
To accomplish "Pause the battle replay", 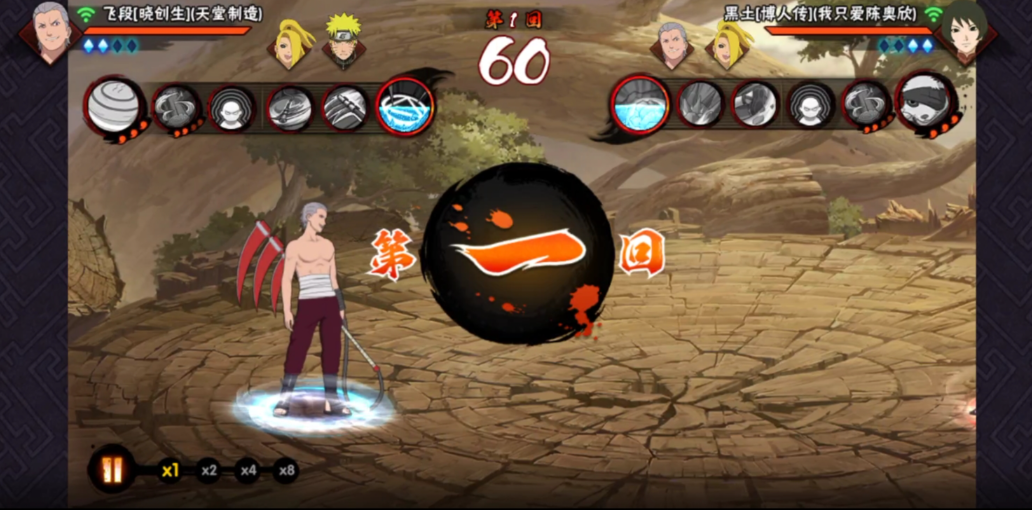I will click(x=111, y=468).
